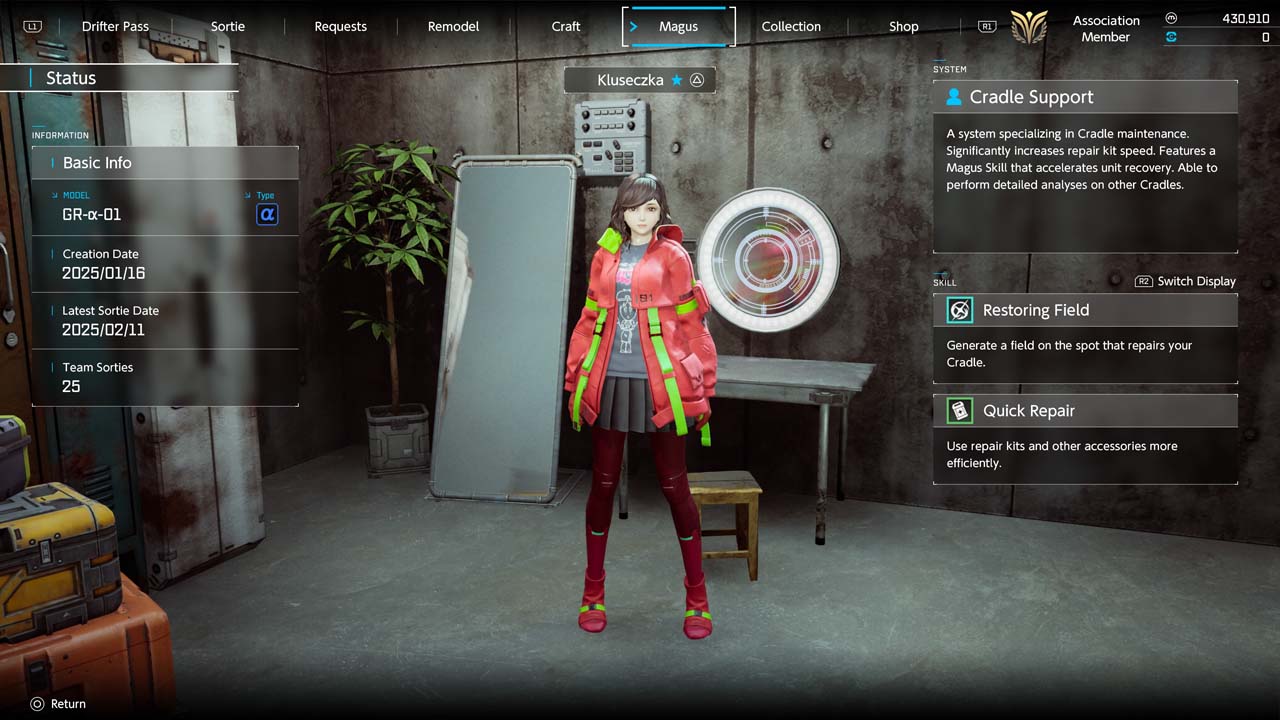Choose the Quick Repair skill
1280x720 pixels.
[1085, 411]
